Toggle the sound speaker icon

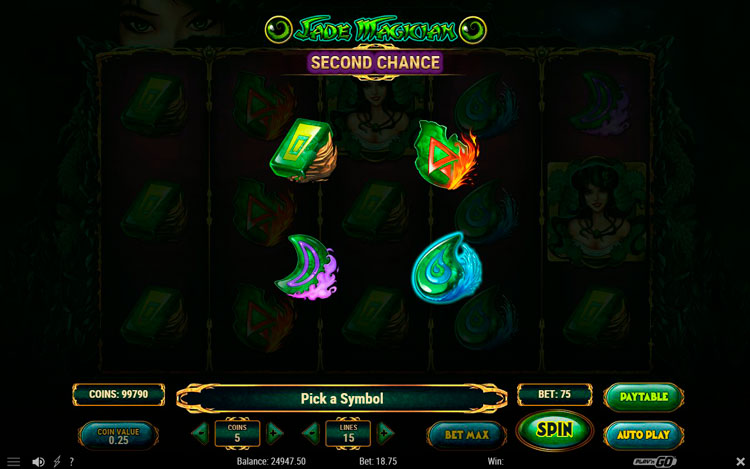point(38,462)
